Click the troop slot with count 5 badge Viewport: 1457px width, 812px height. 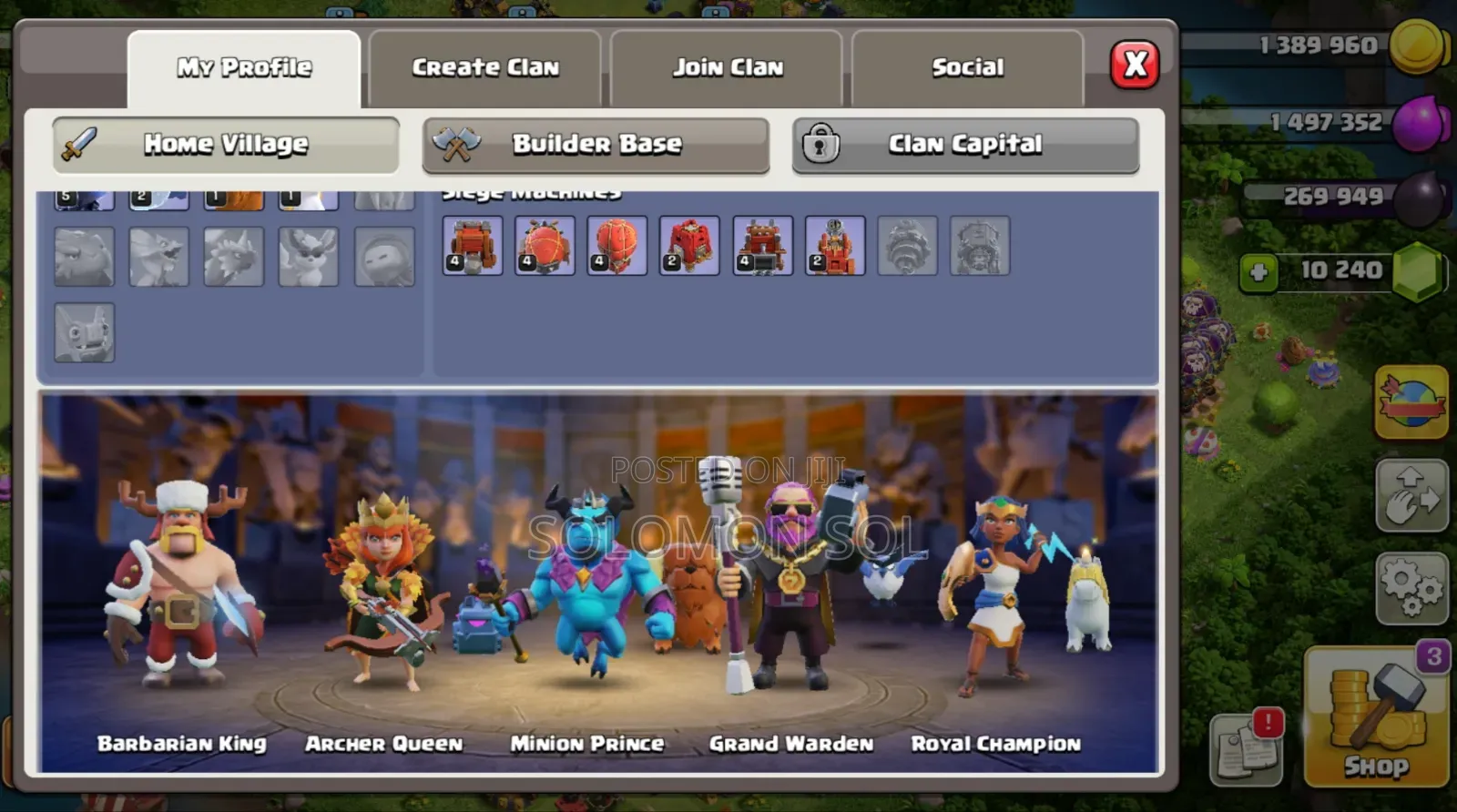pos(84,194)
